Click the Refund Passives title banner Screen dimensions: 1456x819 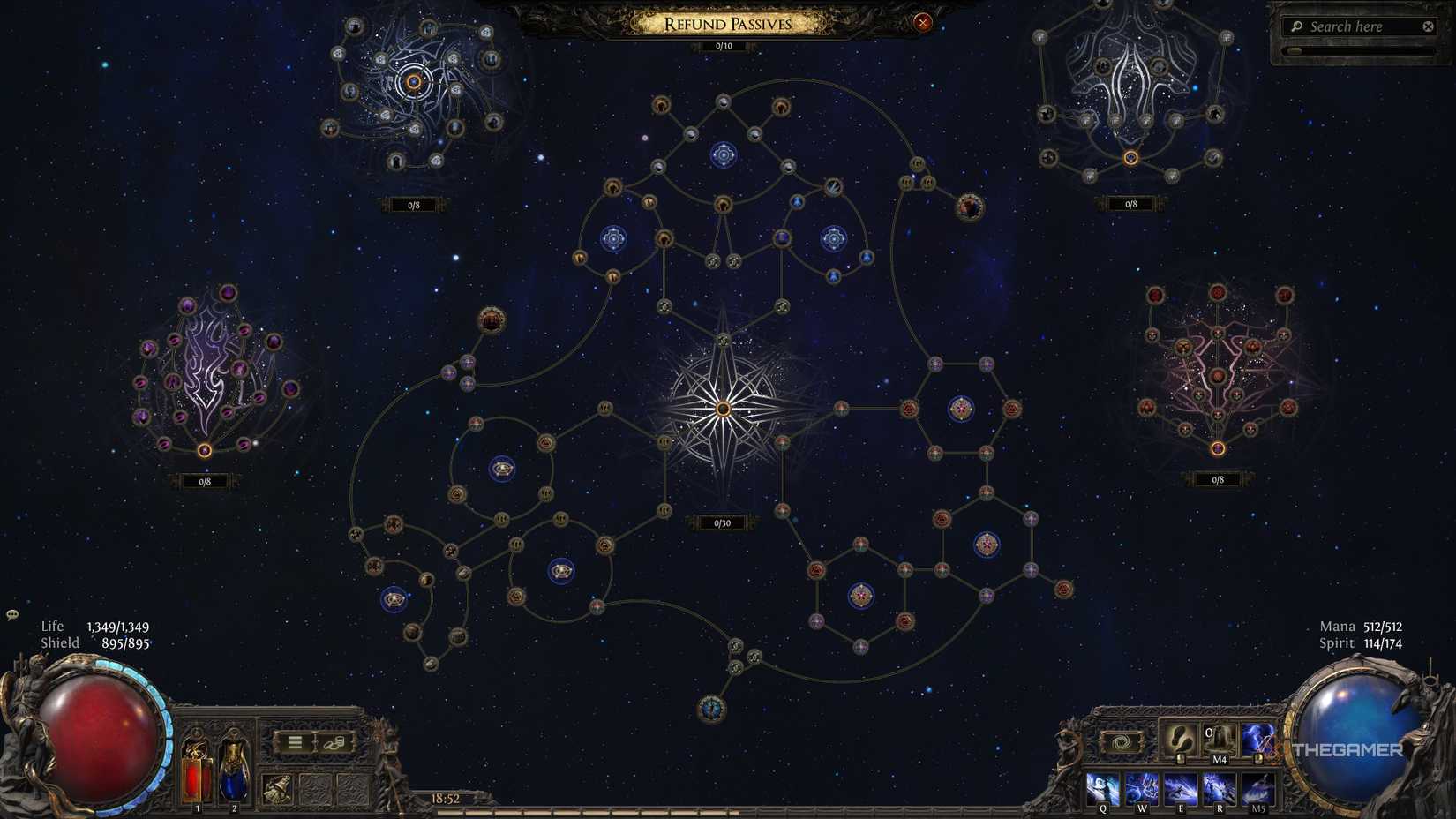(x=728, y=24)
